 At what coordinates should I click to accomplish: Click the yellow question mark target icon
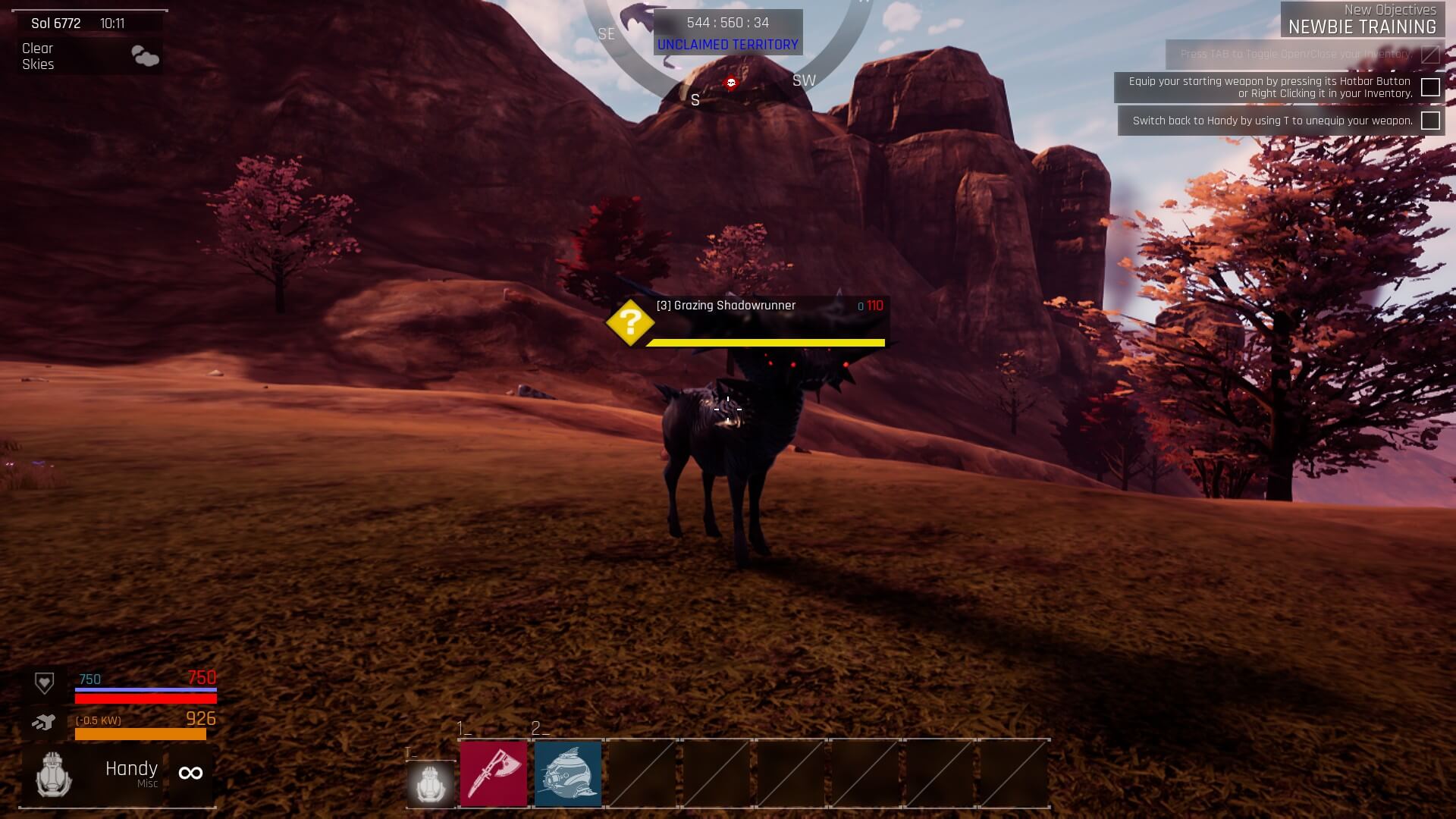tap(630, 323)
